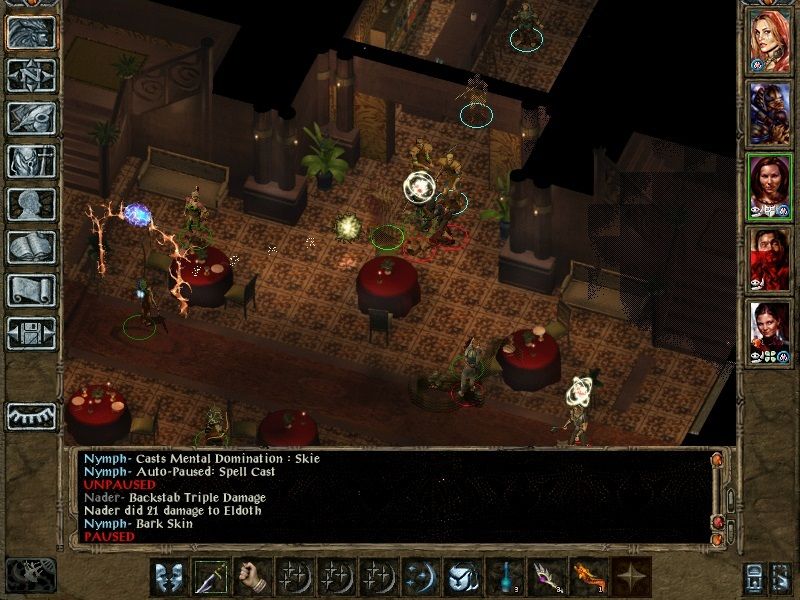Open the inventory screen
This screenshot has height=600, width=800.
(x=31, y=161)
